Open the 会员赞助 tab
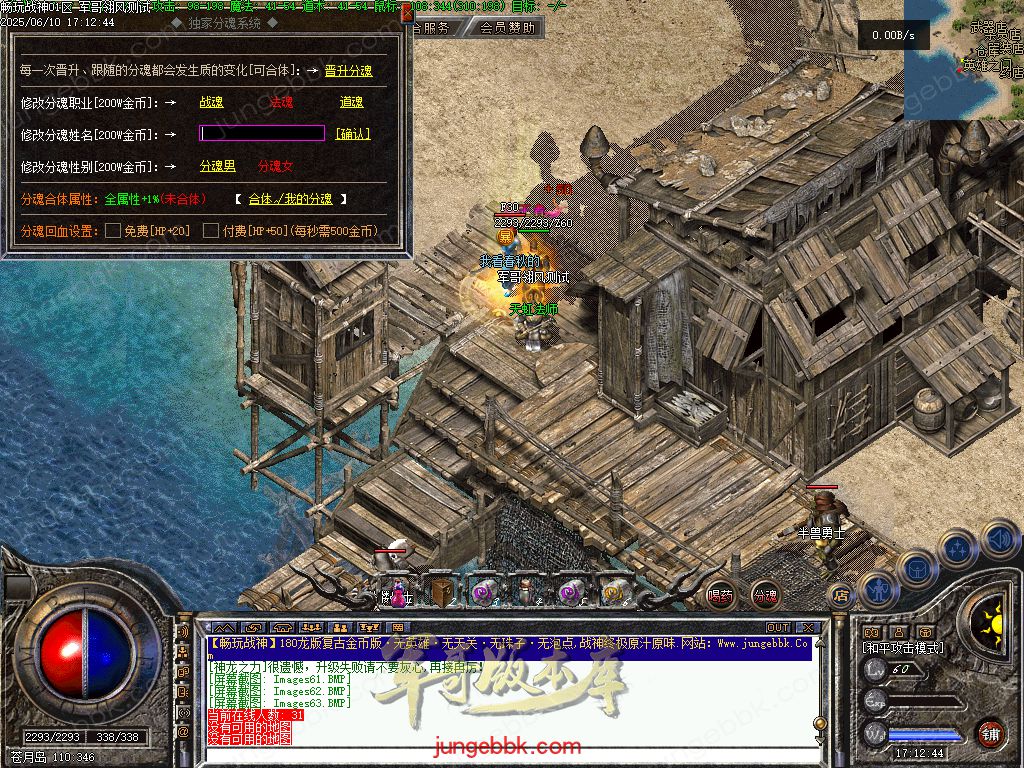 pos(507,28)
